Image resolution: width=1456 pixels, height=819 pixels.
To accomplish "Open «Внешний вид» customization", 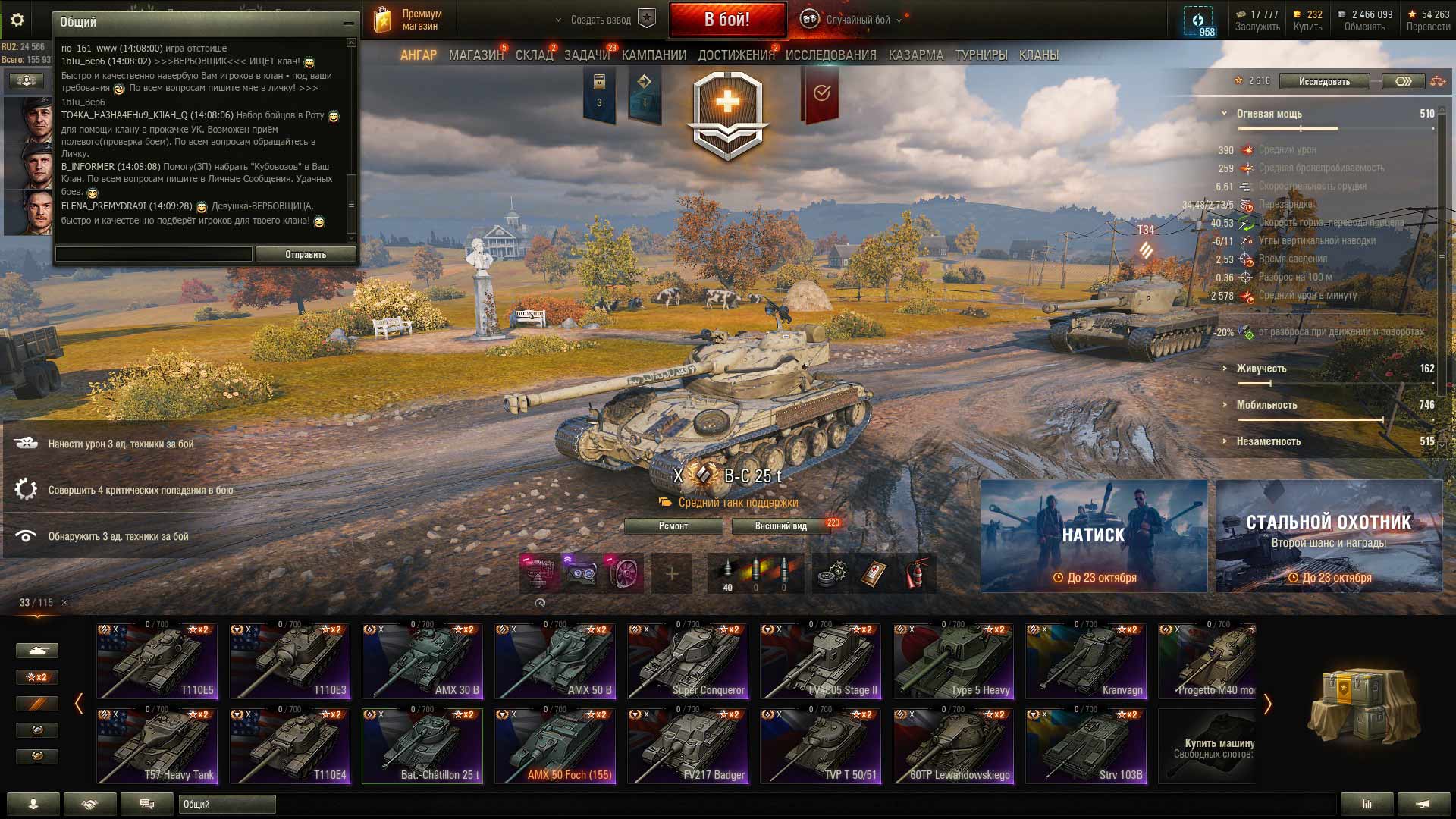I will [780, 526].
